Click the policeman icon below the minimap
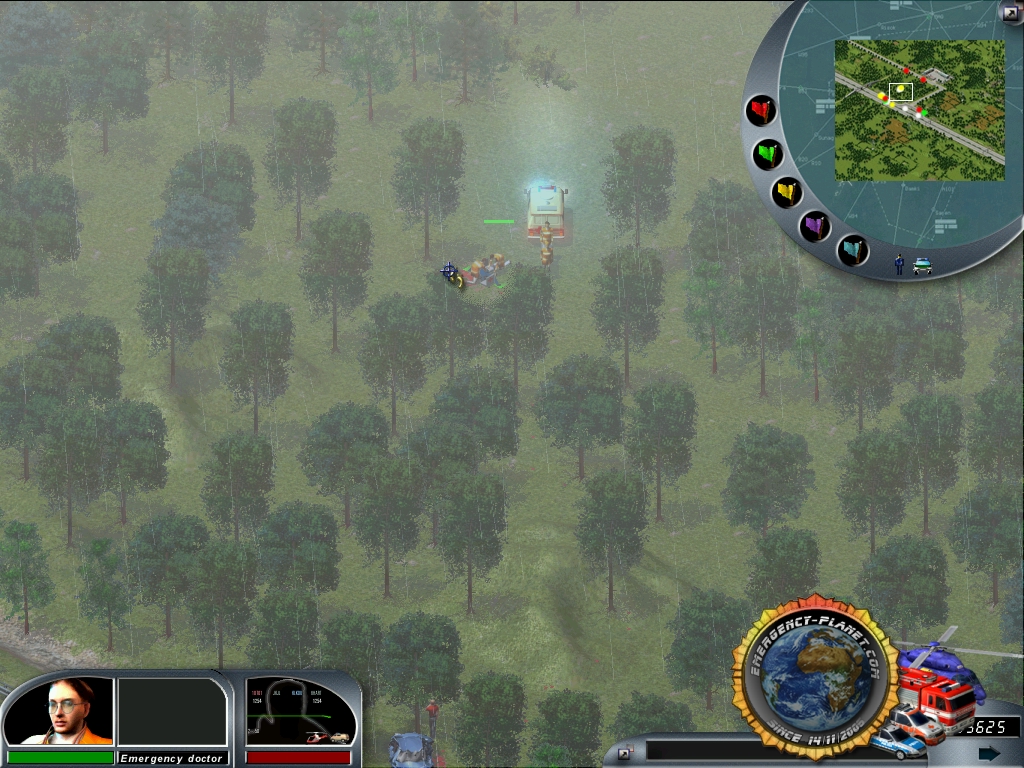The height and width of the screenshot is (768, 1024). tap(899, 264)
